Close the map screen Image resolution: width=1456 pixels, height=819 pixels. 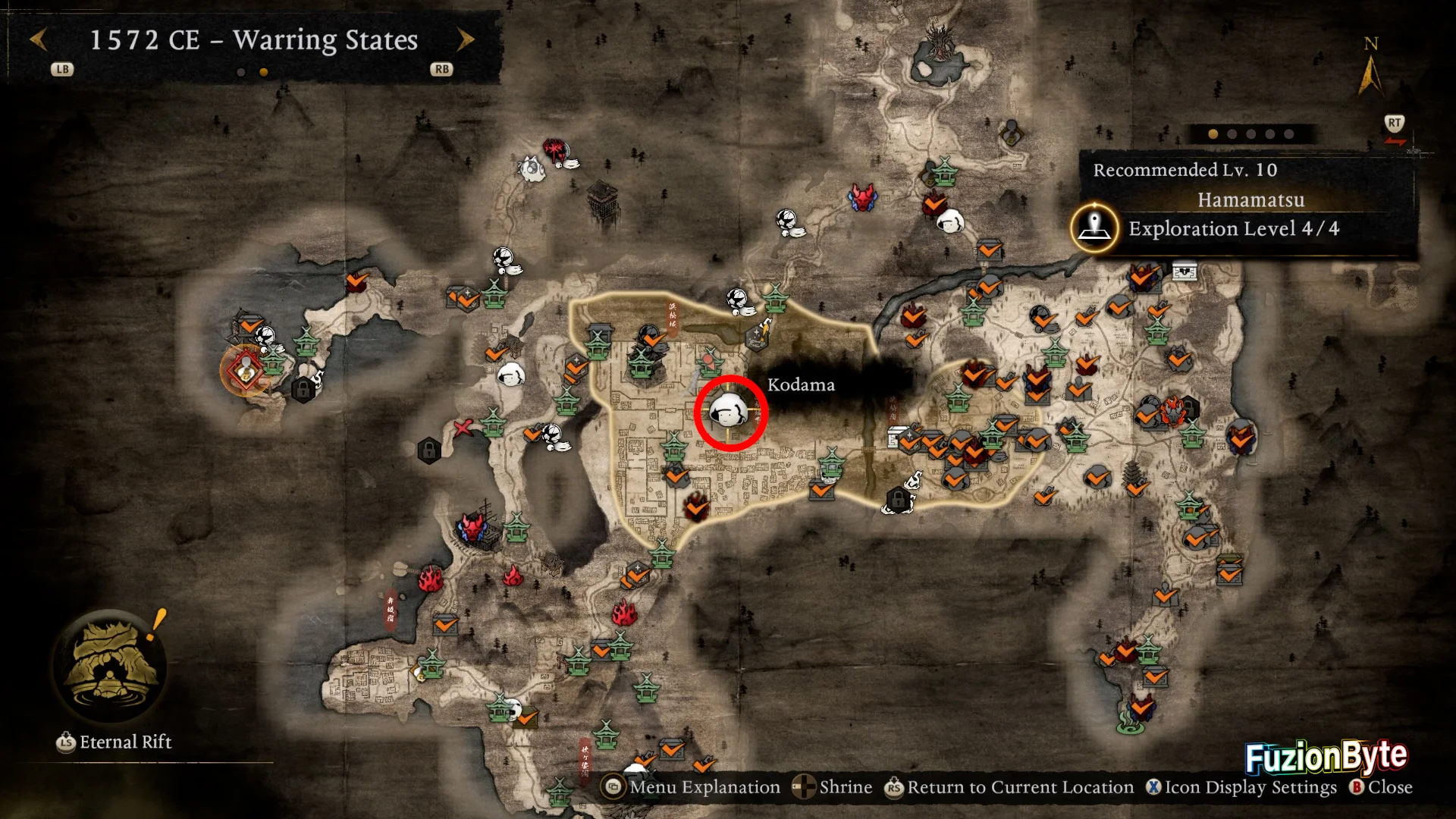click(1381, 787)
